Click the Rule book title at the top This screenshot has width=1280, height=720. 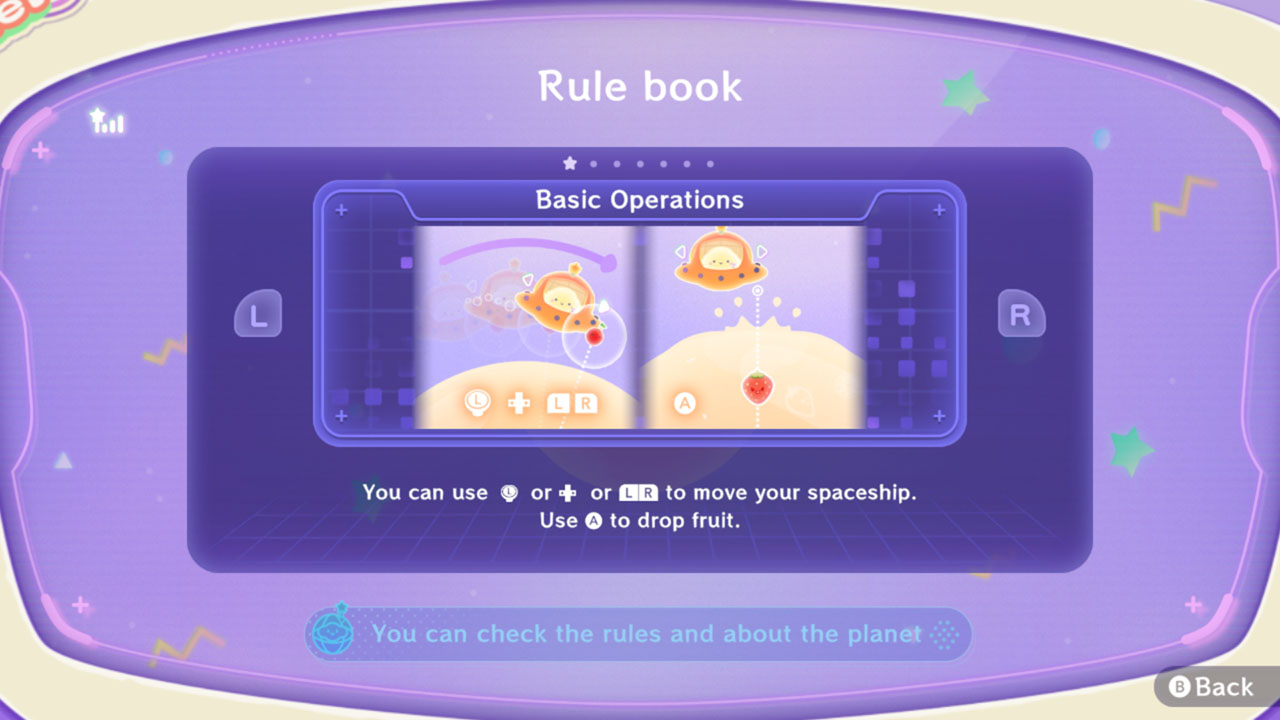(639, 87)
